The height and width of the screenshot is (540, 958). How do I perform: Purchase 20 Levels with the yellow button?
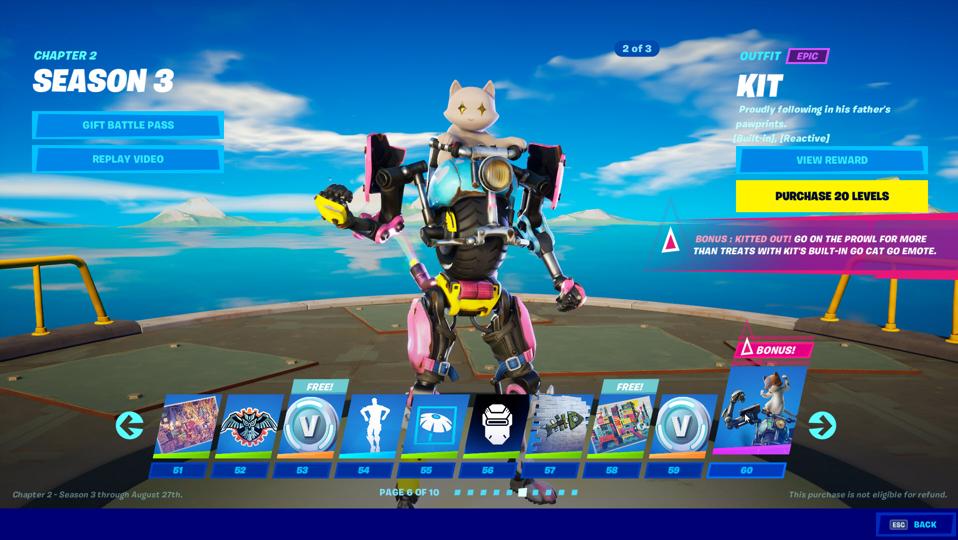point(831,196)
